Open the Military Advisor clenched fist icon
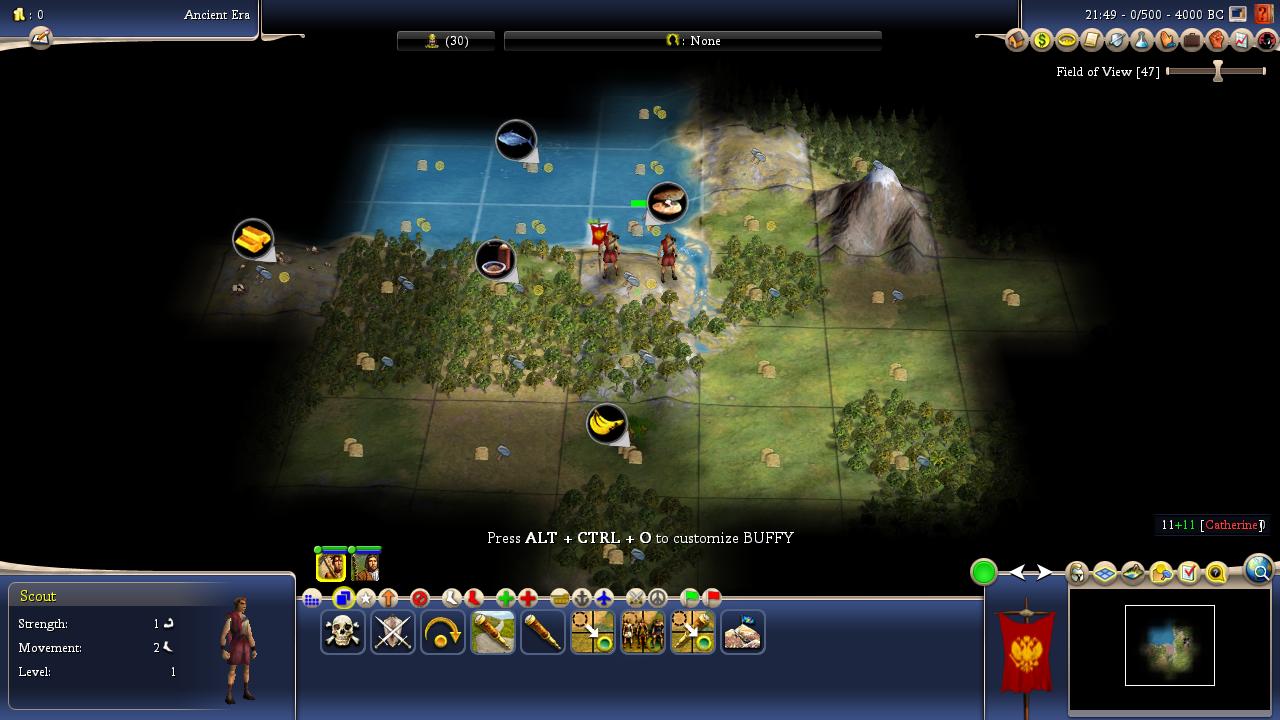 point(1217,41)
